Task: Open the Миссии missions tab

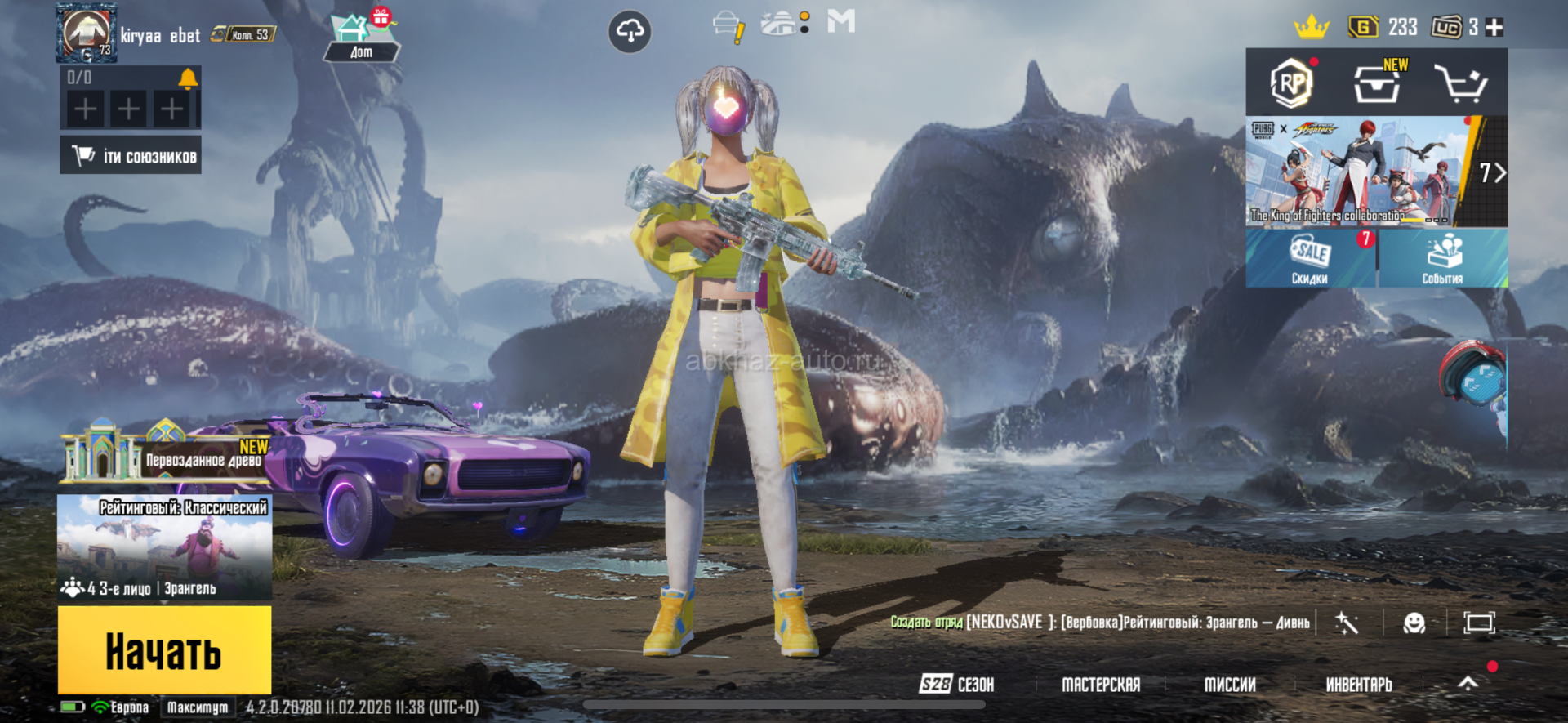Action: [x=1230, y=685]
